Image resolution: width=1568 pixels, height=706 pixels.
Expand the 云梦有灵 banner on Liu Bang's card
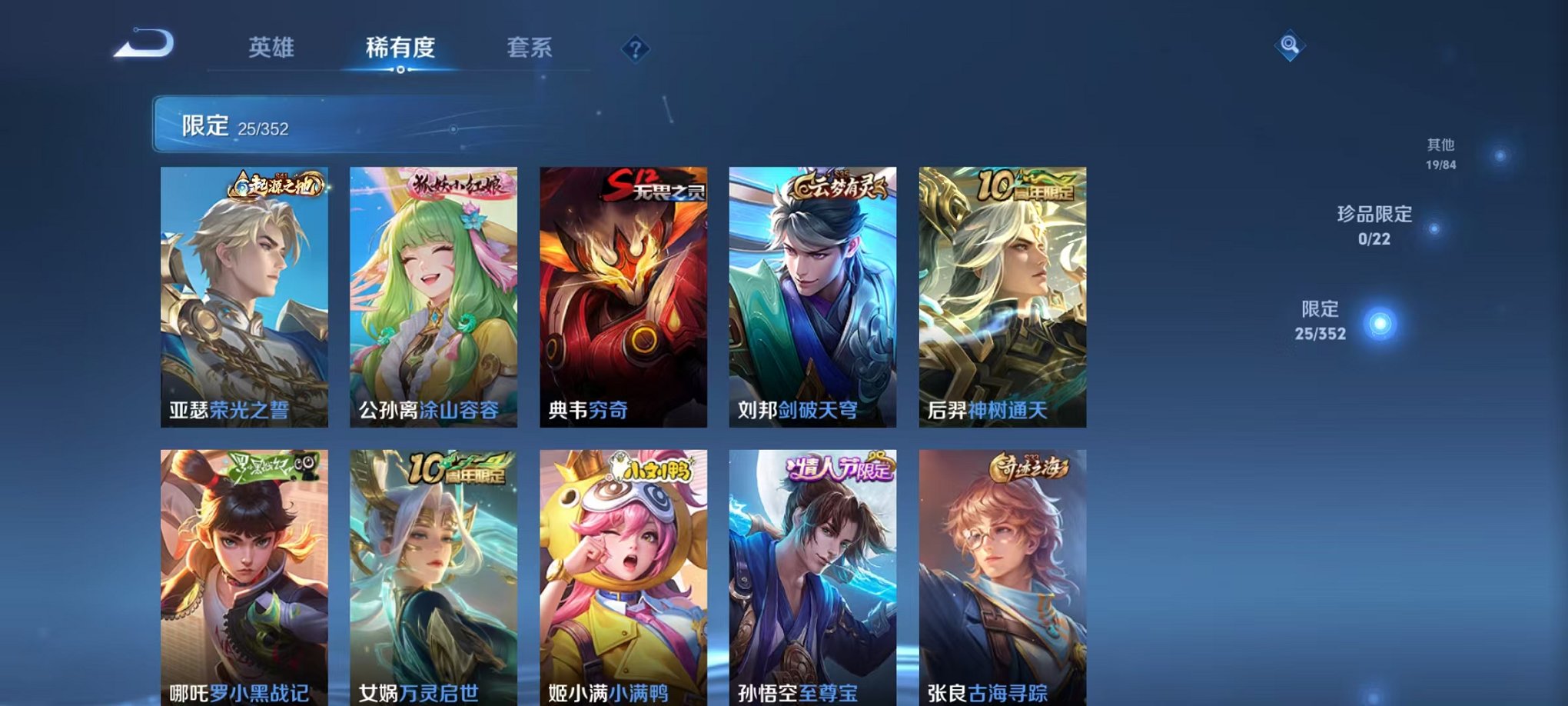838,185
